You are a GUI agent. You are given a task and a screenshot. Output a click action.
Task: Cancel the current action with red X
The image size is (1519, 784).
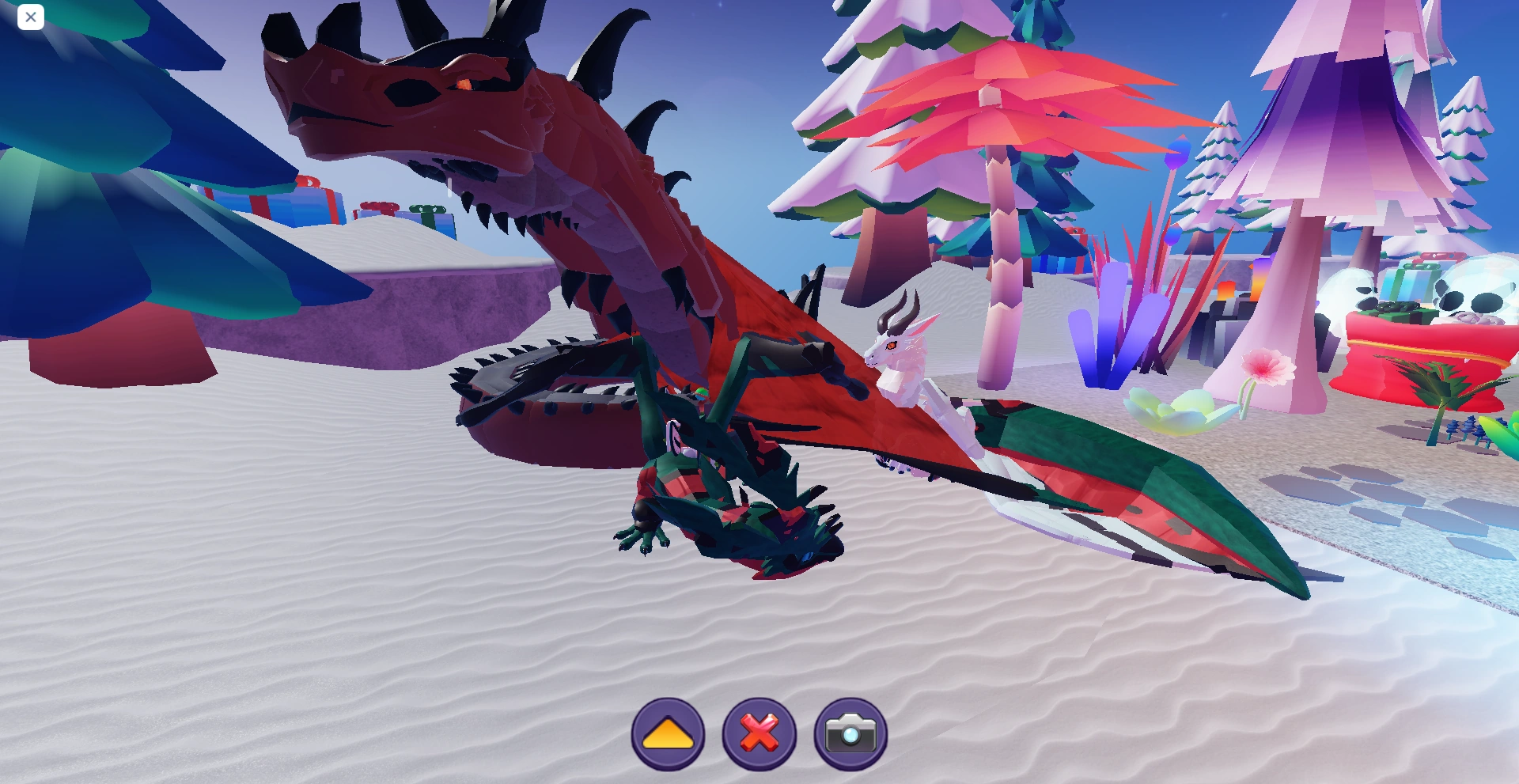pos(759,732)
